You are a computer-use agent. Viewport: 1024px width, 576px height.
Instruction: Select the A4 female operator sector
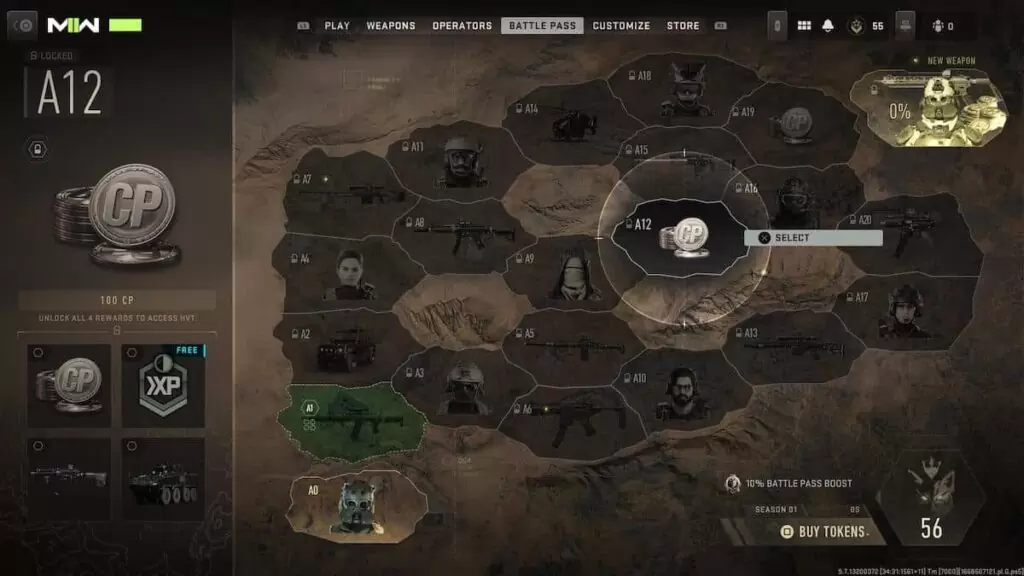click(x=345, y=273)
